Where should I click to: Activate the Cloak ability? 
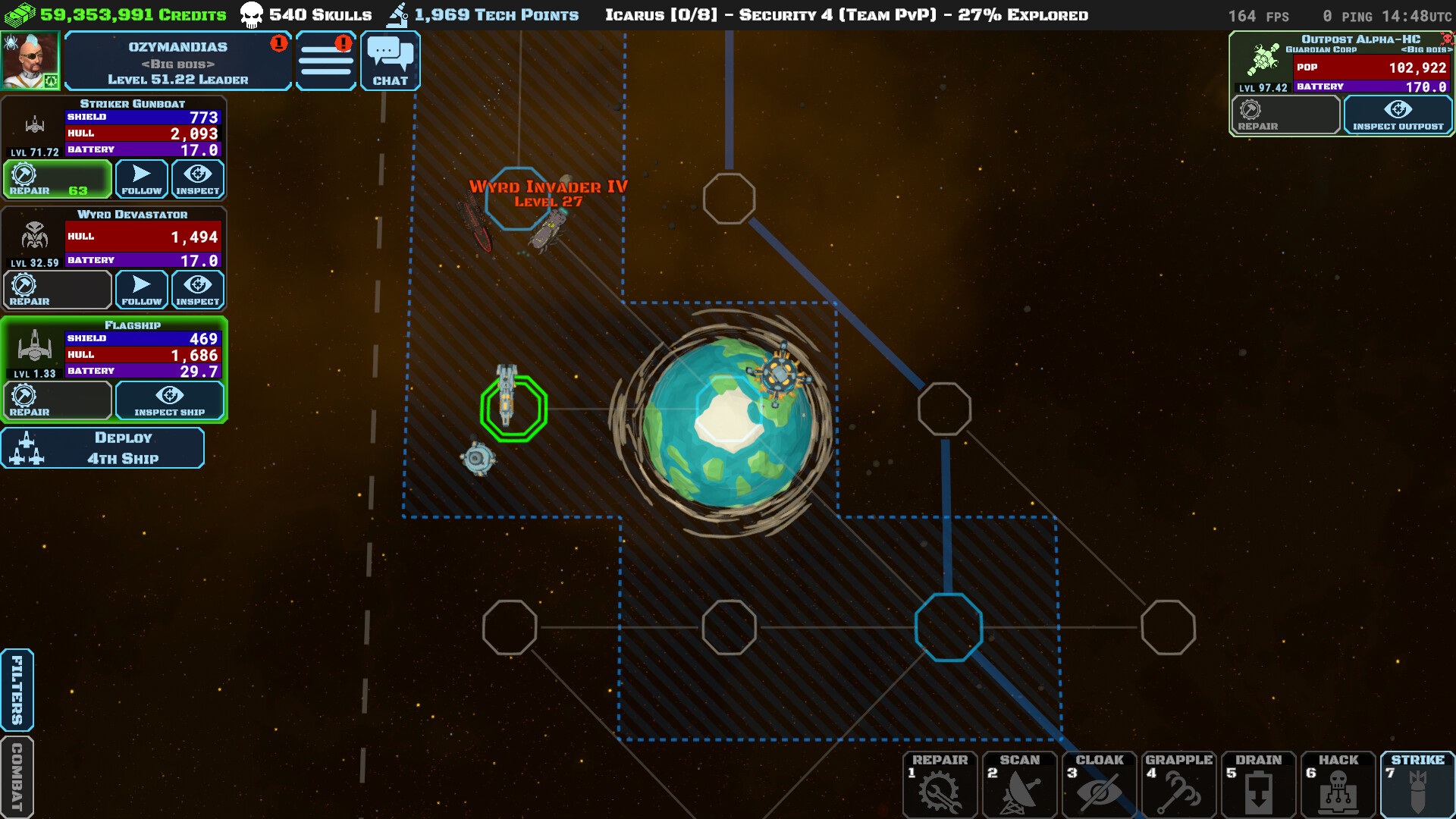point(1100,785)
